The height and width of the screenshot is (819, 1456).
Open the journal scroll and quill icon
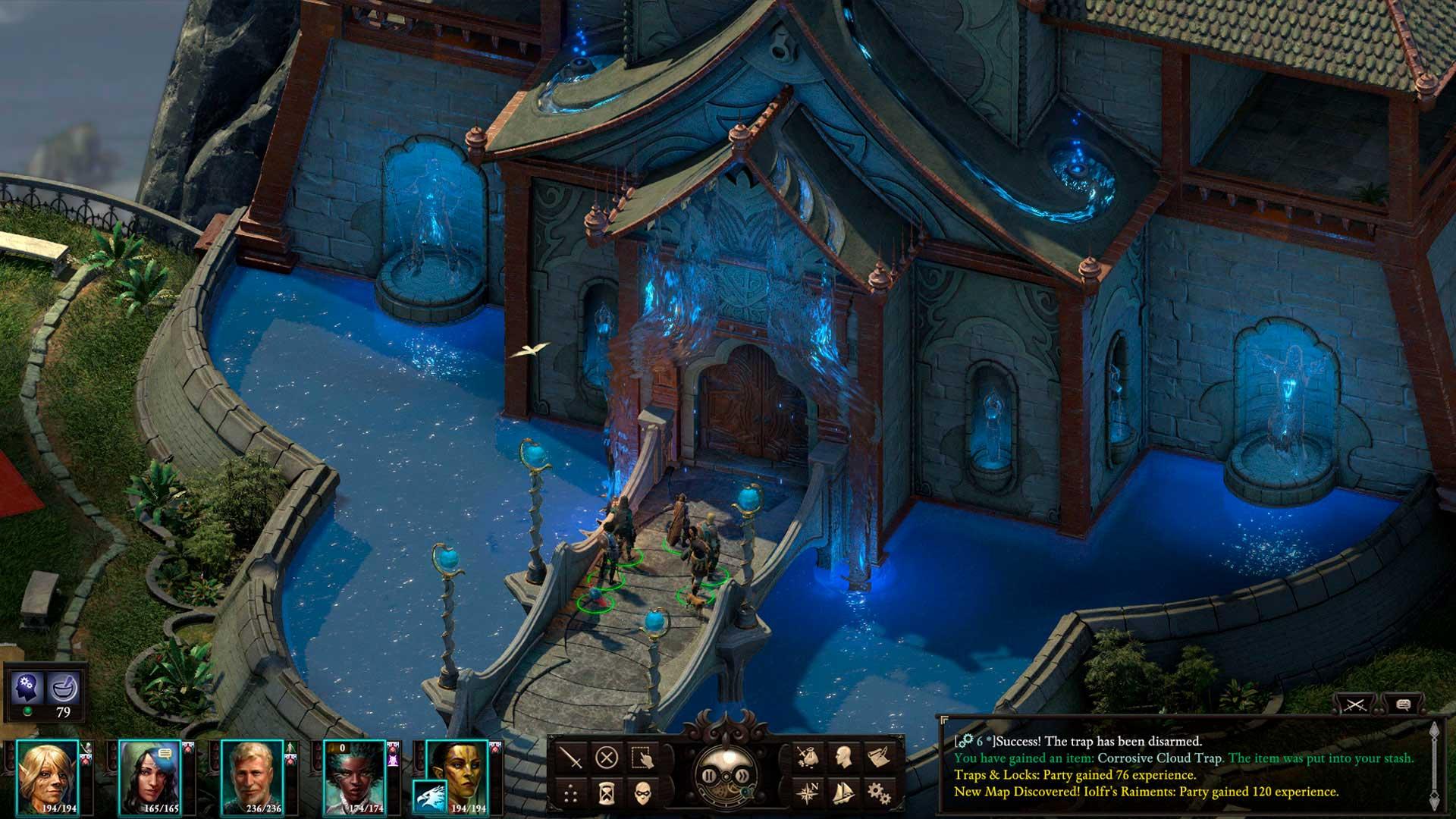(878, 758)
